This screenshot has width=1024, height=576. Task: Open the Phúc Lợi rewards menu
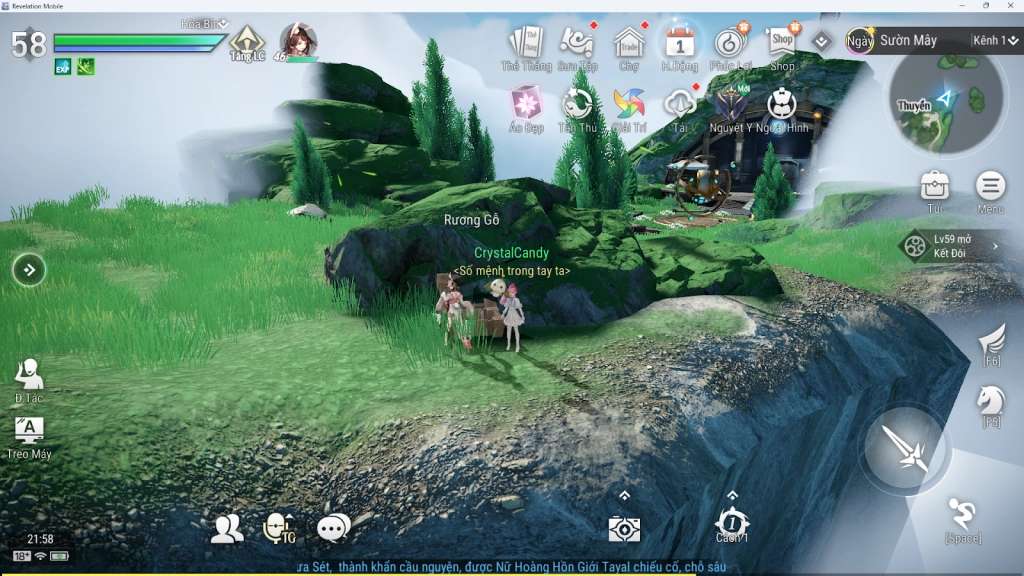[731, 44]
